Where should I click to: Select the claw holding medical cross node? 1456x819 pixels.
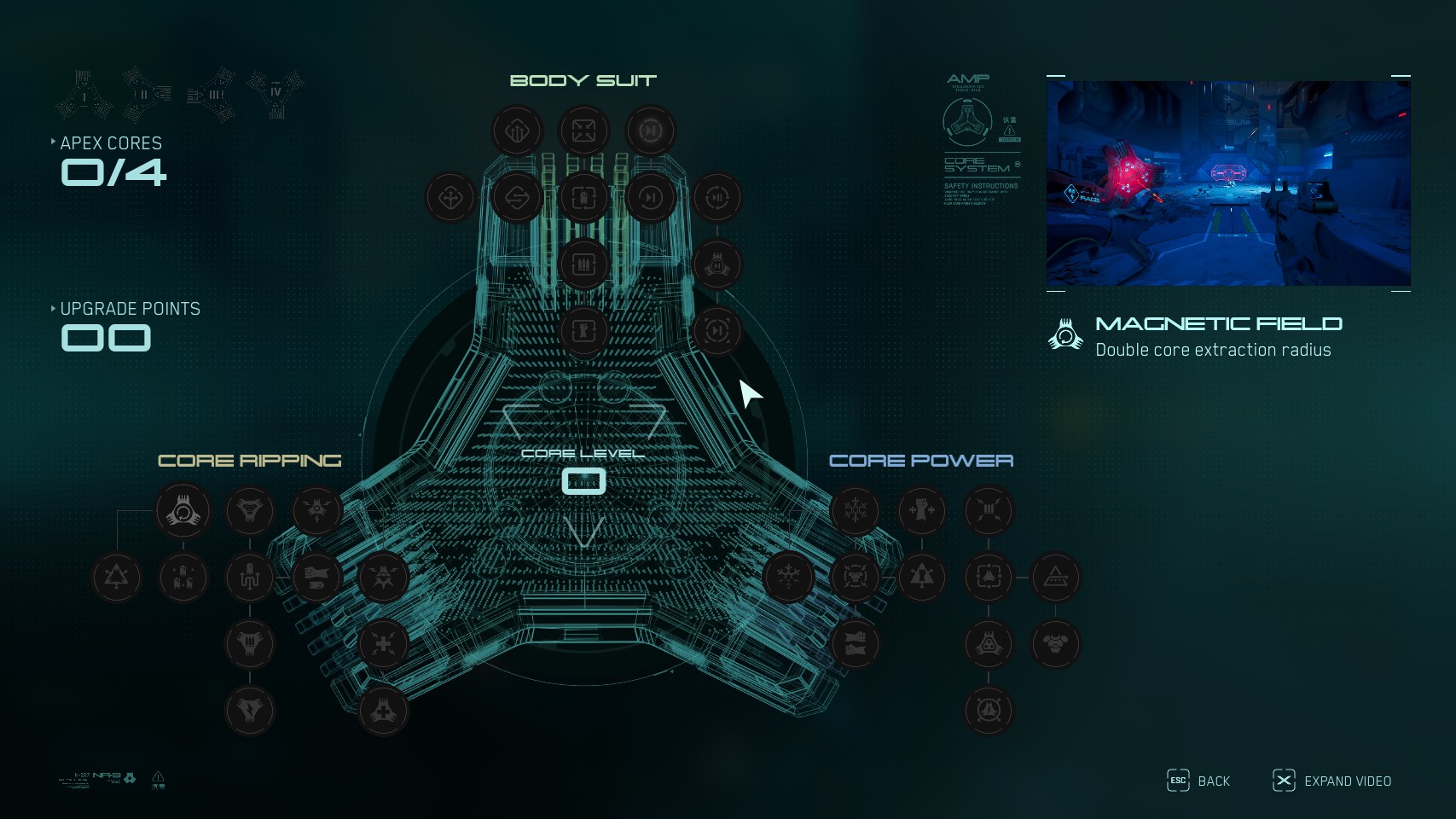click(x=384, y=711)
